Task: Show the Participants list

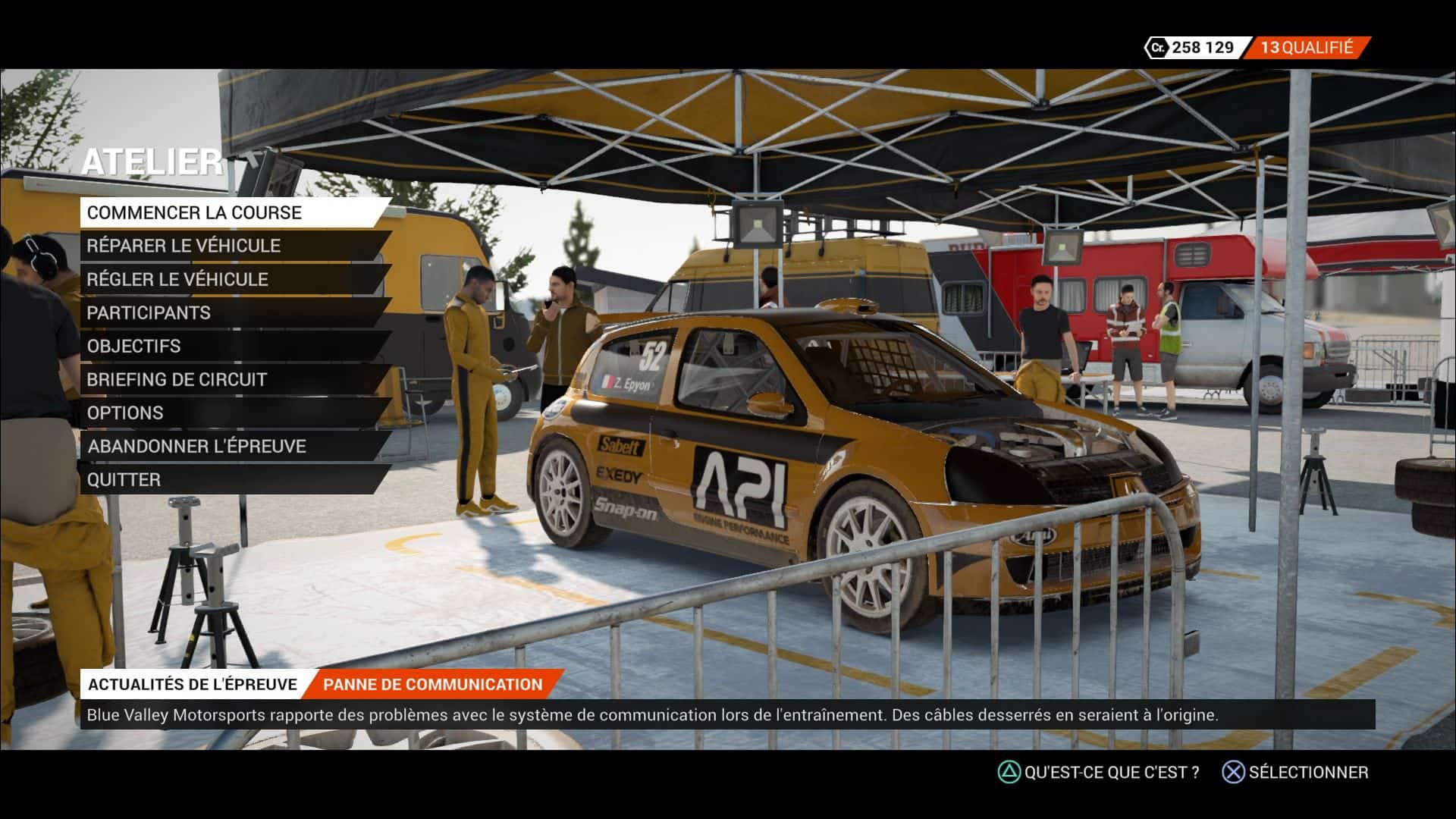Action: [149, 312]
